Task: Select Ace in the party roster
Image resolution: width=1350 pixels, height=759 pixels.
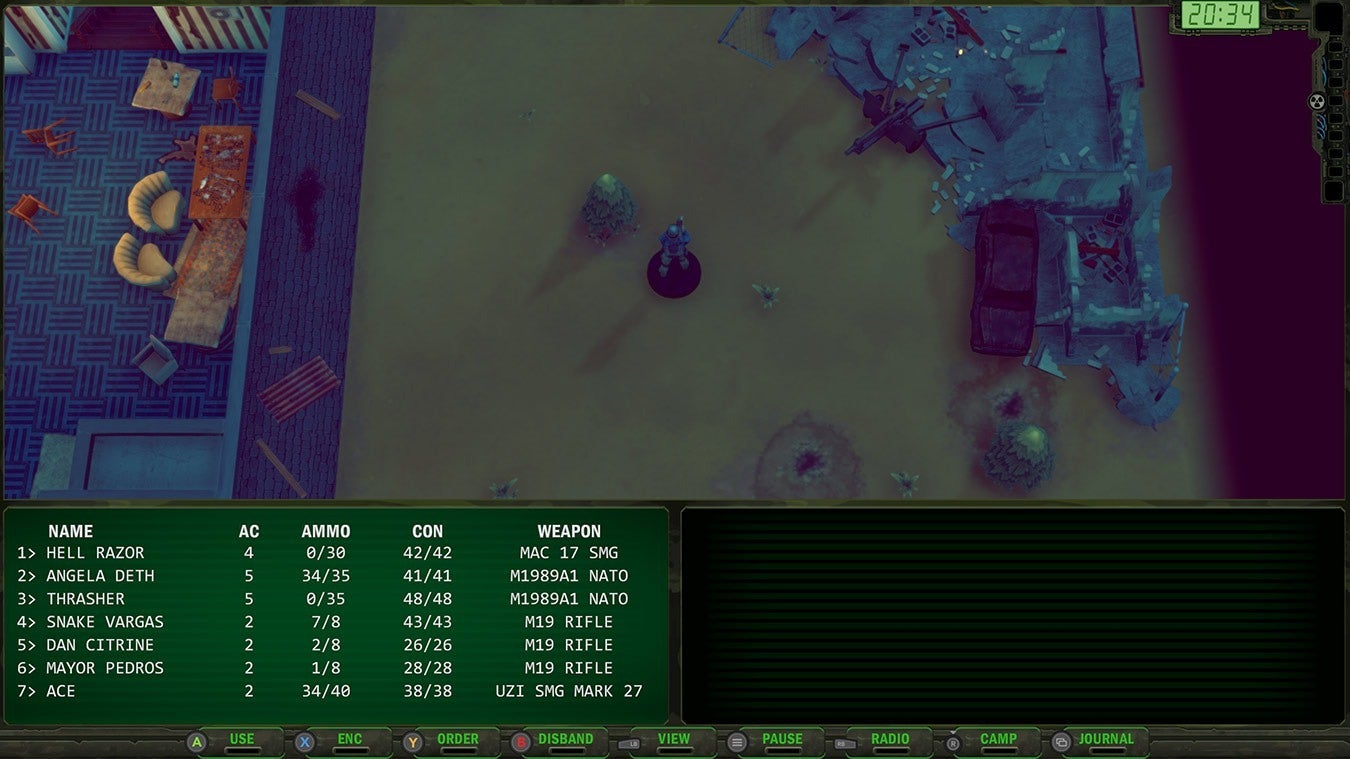Action: pyautogui.click(x=60, y=691)
